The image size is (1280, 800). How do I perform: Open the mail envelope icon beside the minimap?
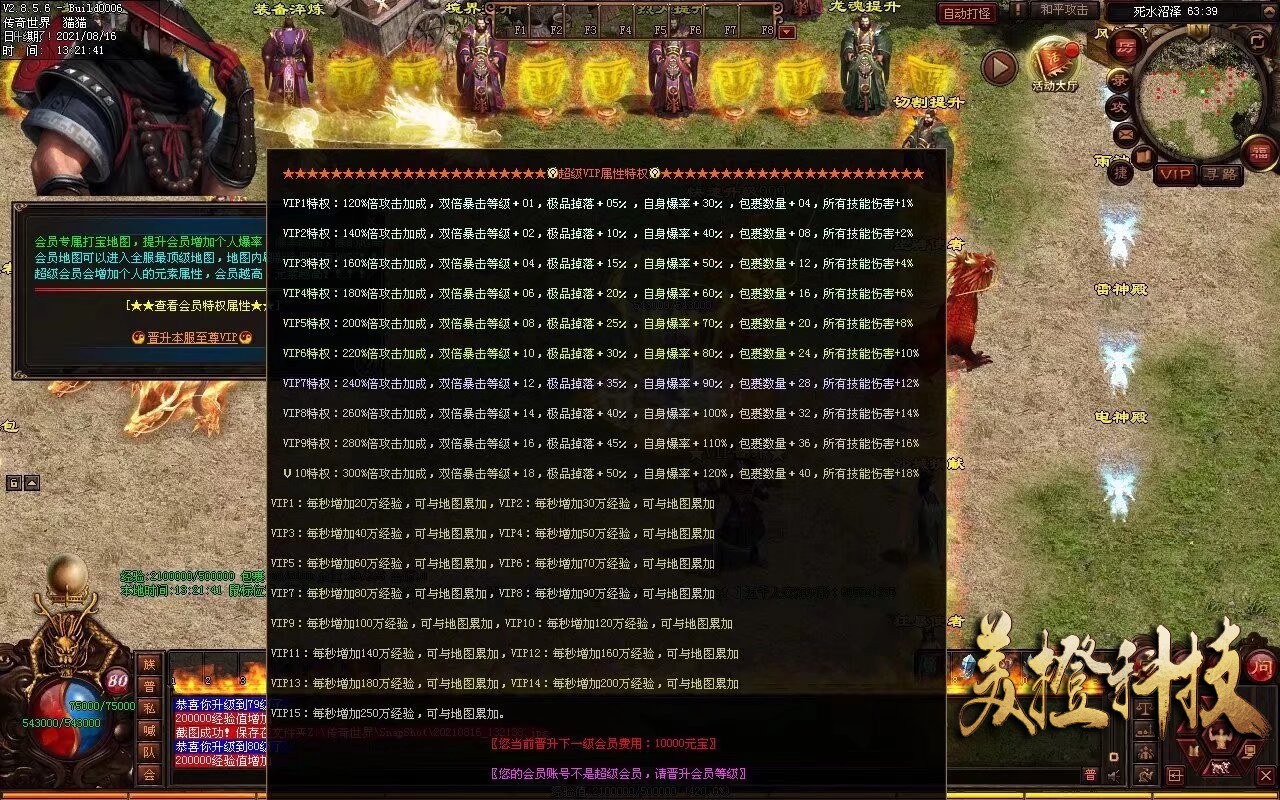(1124, 135)
